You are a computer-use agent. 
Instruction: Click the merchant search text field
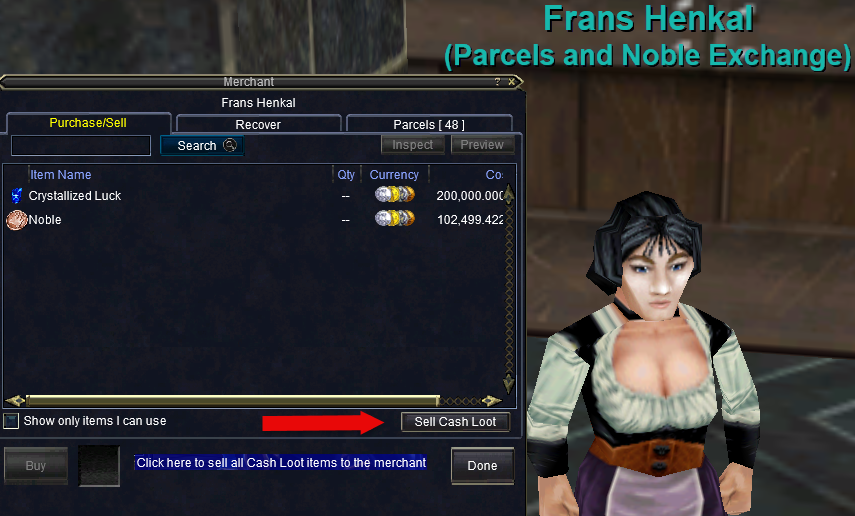[x=81, y=145]
